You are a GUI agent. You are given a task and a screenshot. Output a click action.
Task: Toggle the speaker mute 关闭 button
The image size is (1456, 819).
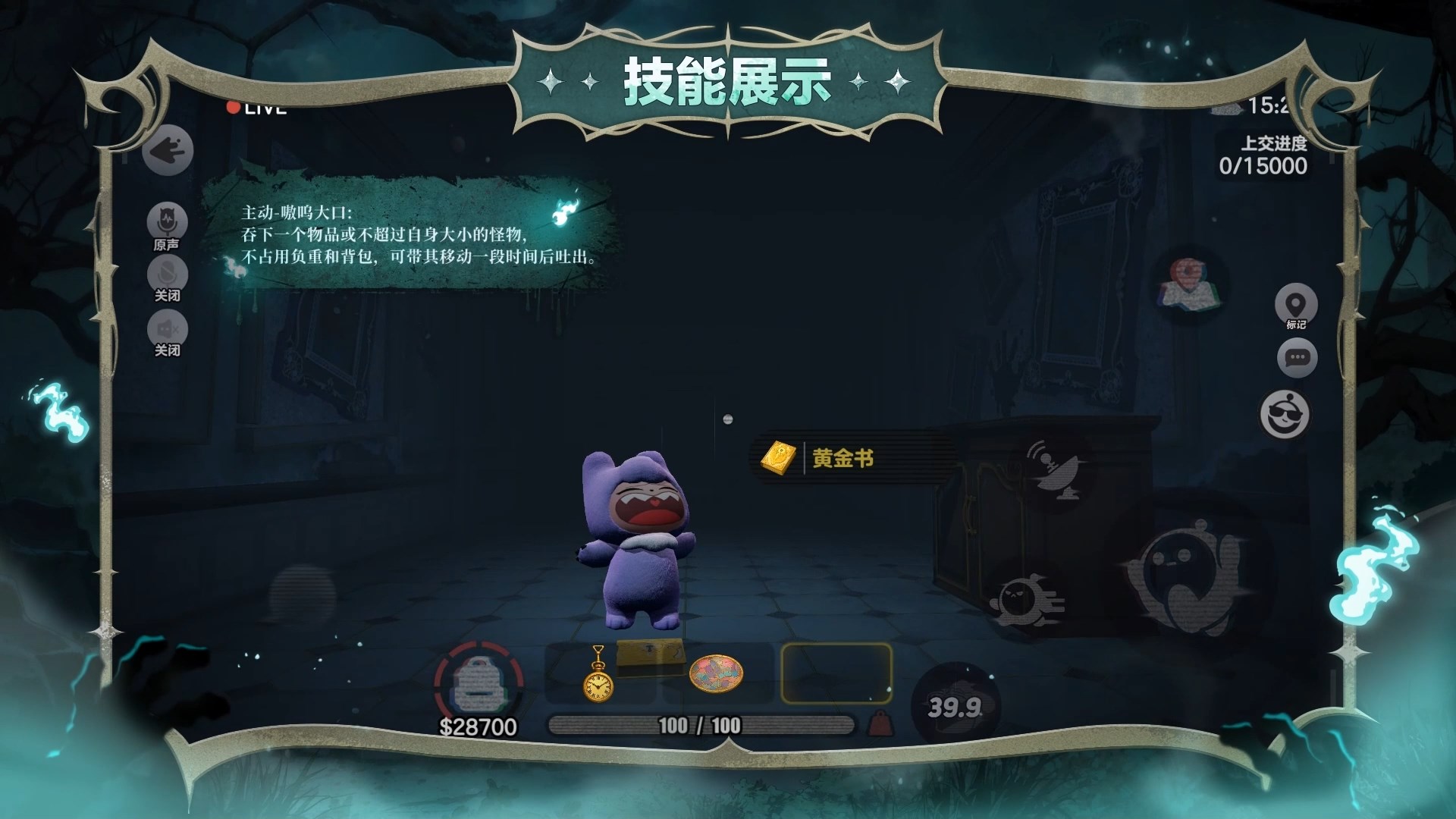[167, 329]
